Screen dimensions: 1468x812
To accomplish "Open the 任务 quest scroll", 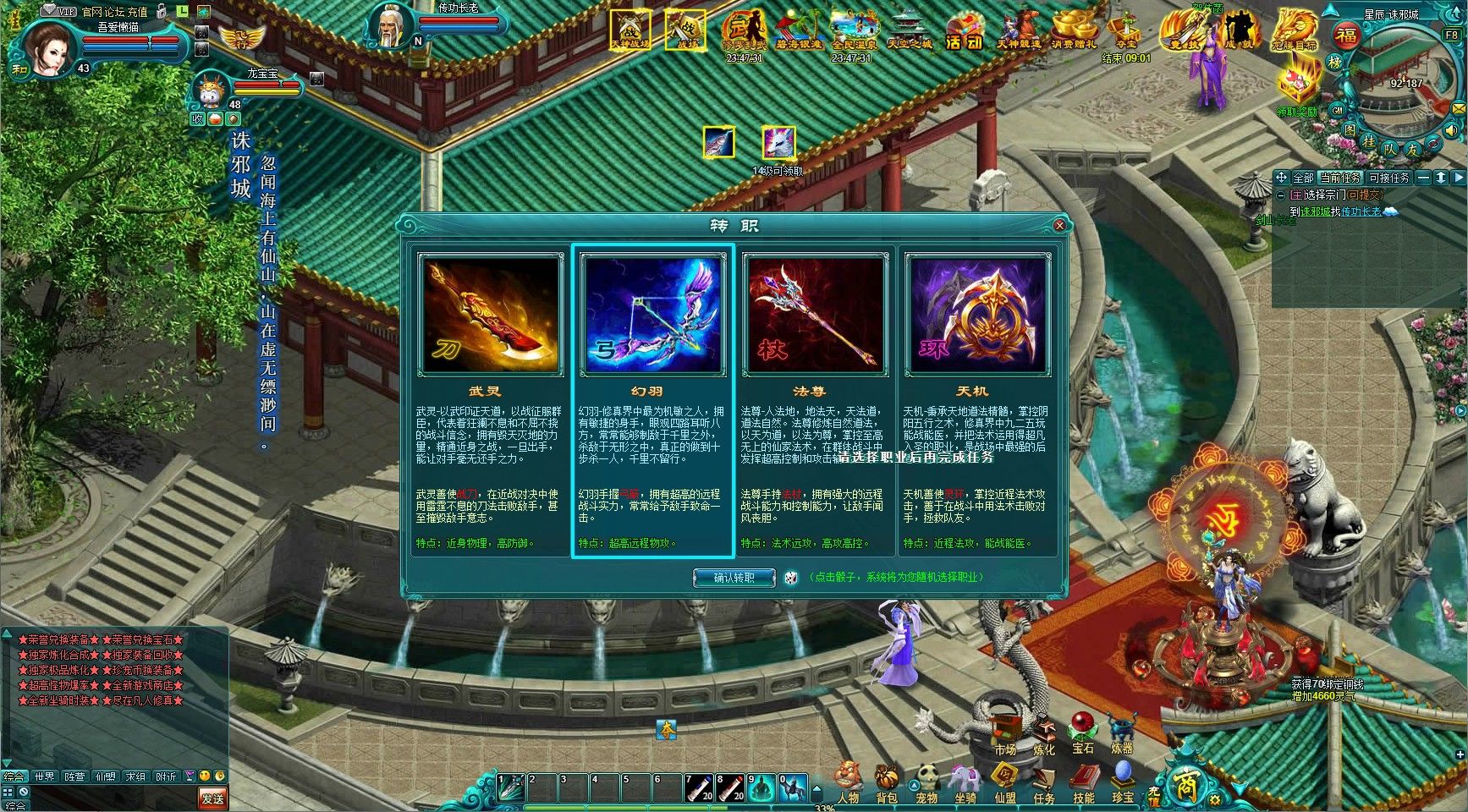I will coord(1044,782).
